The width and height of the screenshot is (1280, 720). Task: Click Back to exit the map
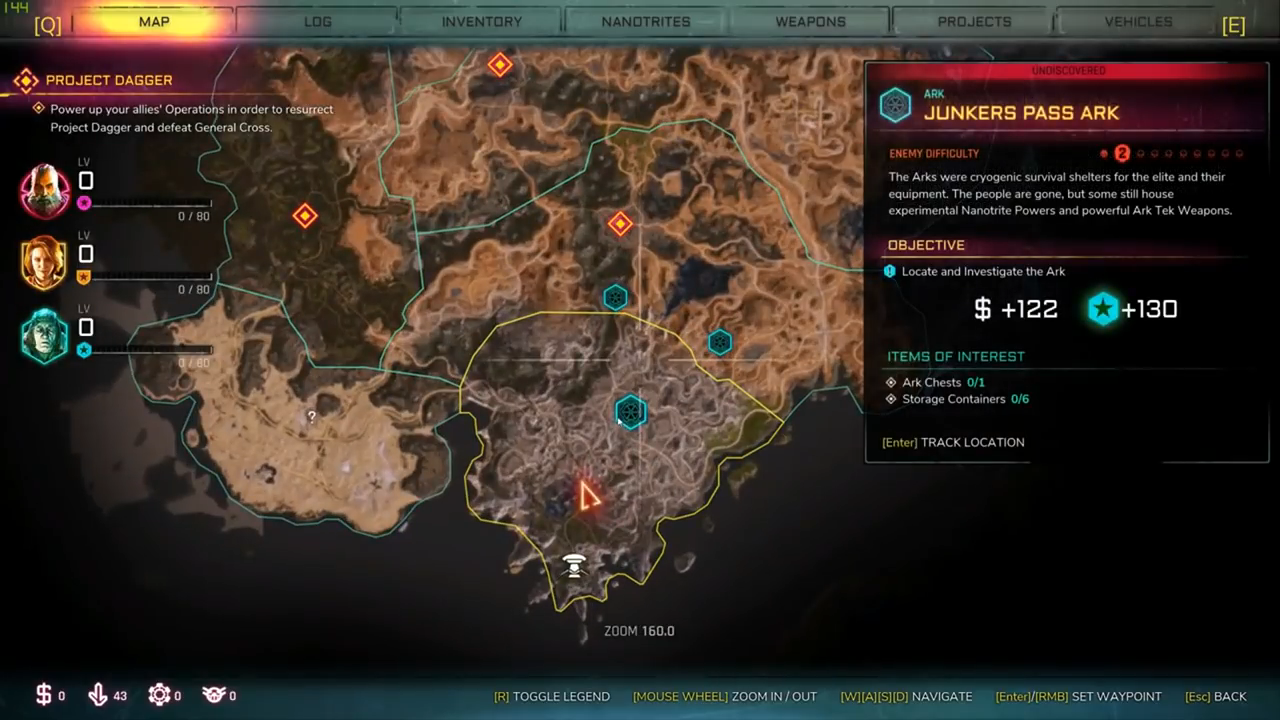click(x=1216, y=696)
